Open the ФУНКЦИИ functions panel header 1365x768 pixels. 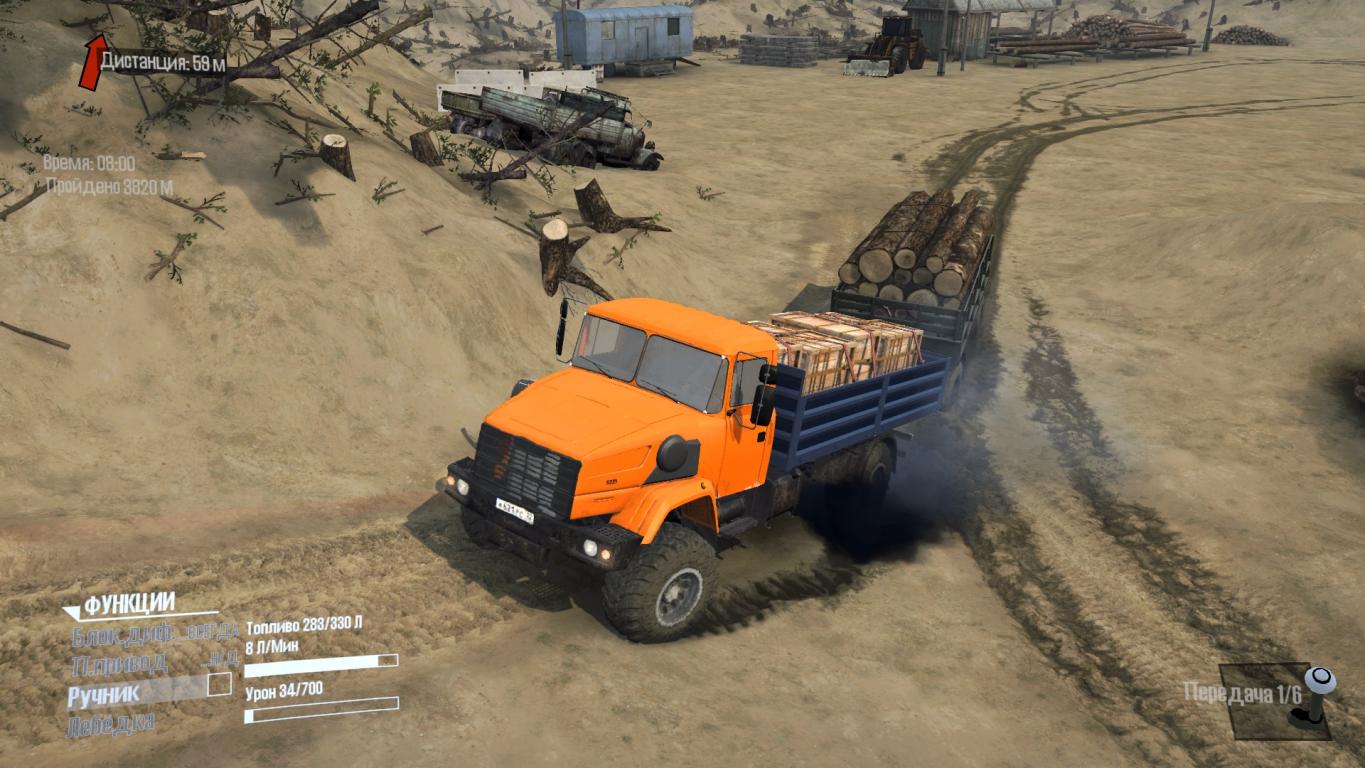point(129,603)
